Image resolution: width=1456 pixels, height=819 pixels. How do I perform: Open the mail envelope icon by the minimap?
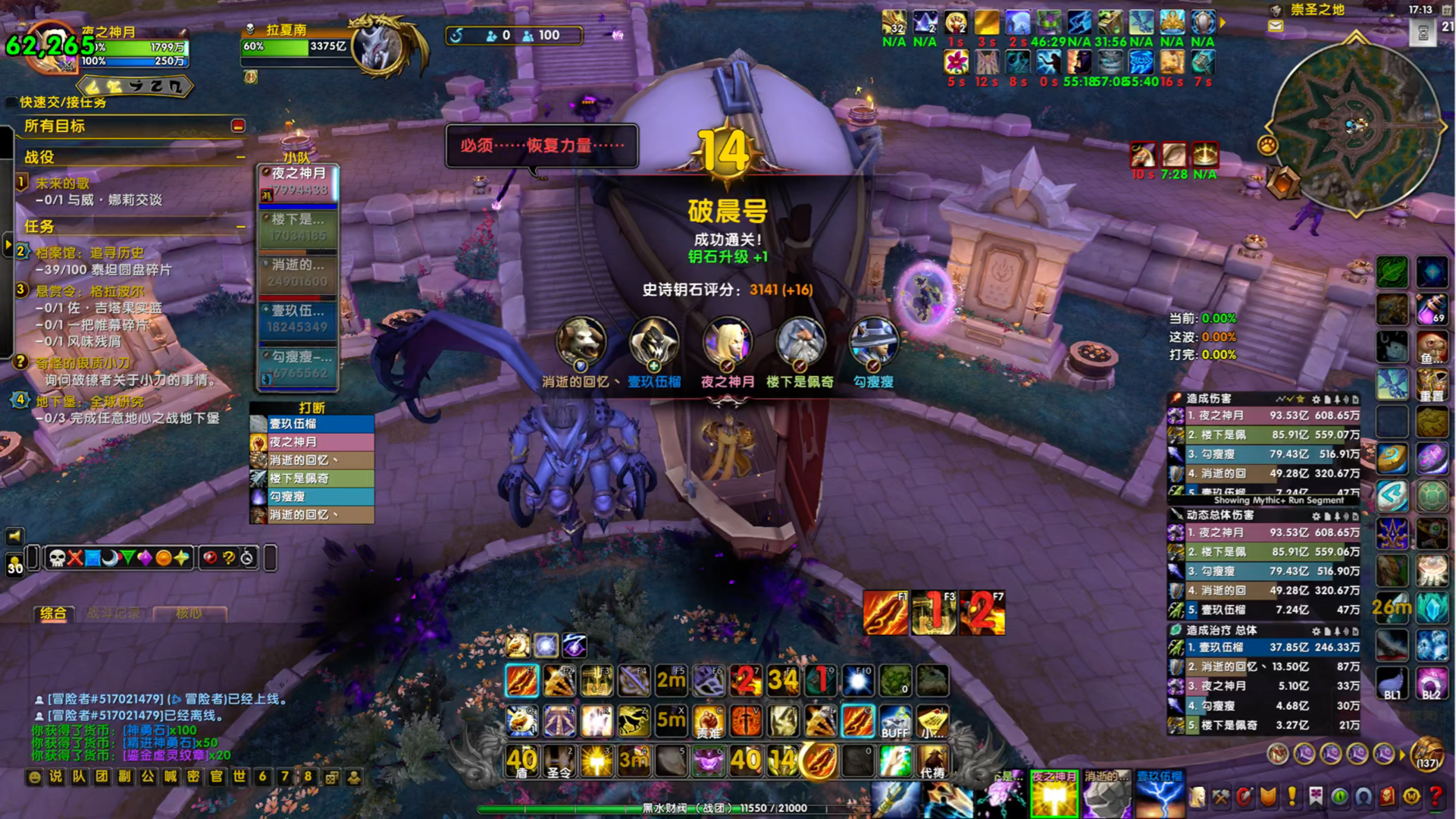click(1276, 27)
